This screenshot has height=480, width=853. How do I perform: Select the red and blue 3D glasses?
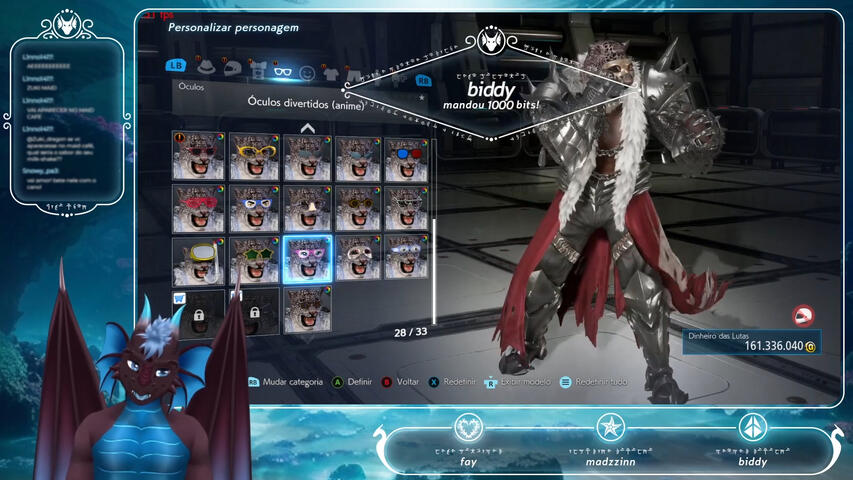409,157
